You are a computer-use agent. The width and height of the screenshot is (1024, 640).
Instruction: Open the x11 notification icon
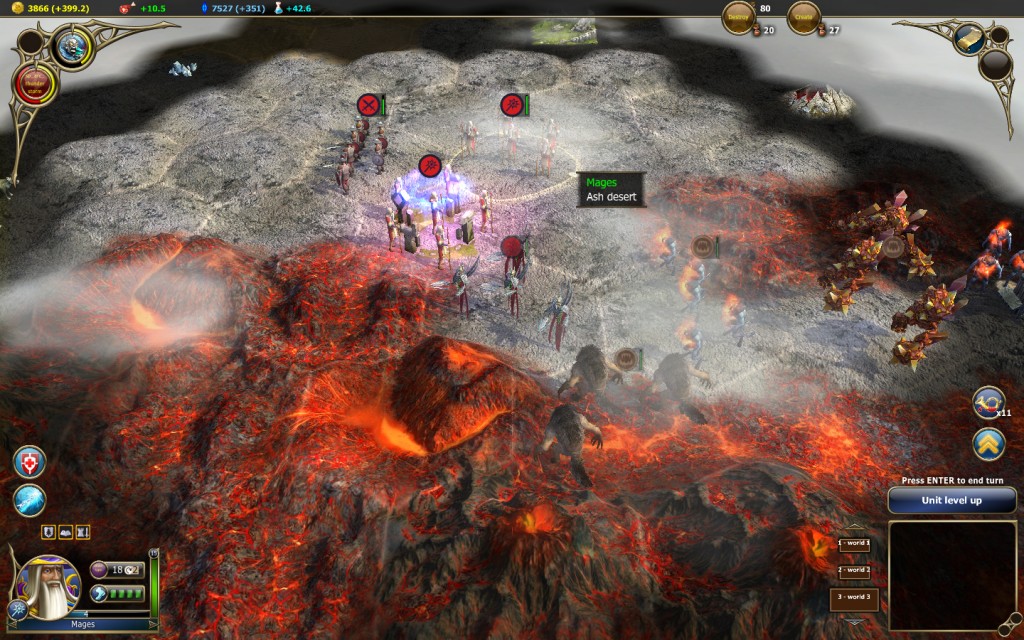(988, 403)
